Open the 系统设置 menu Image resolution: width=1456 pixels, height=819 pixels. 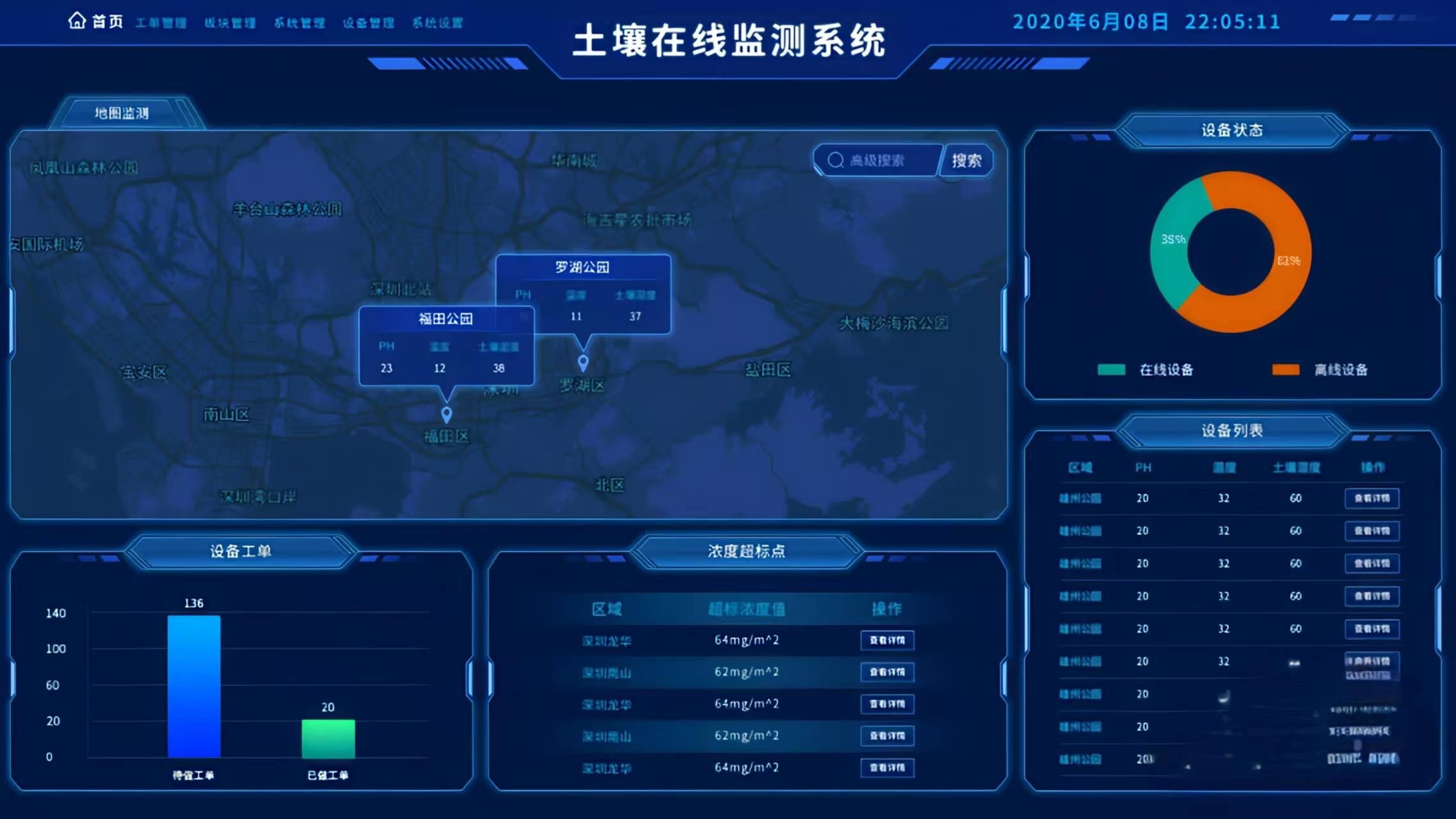(x=438, y=22)
